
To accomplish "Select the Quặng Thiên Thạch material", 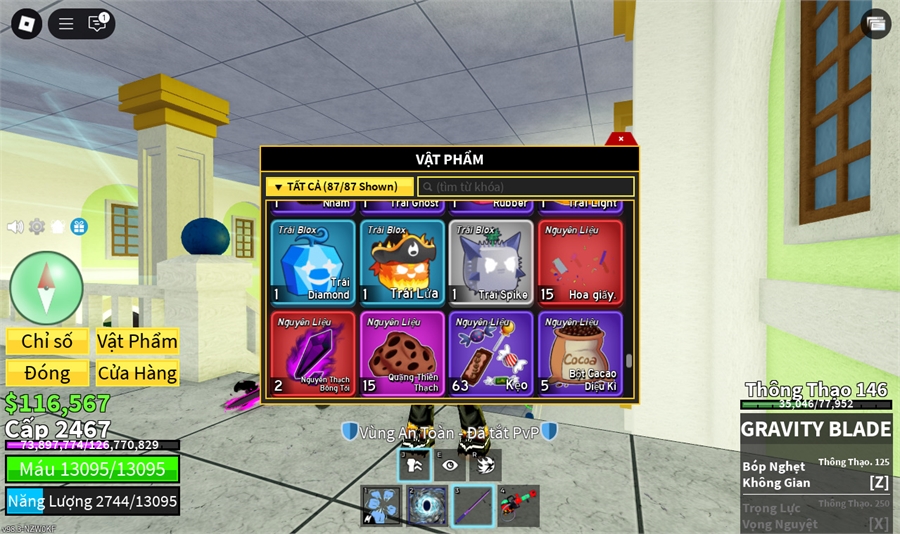I will coord(402,353).
